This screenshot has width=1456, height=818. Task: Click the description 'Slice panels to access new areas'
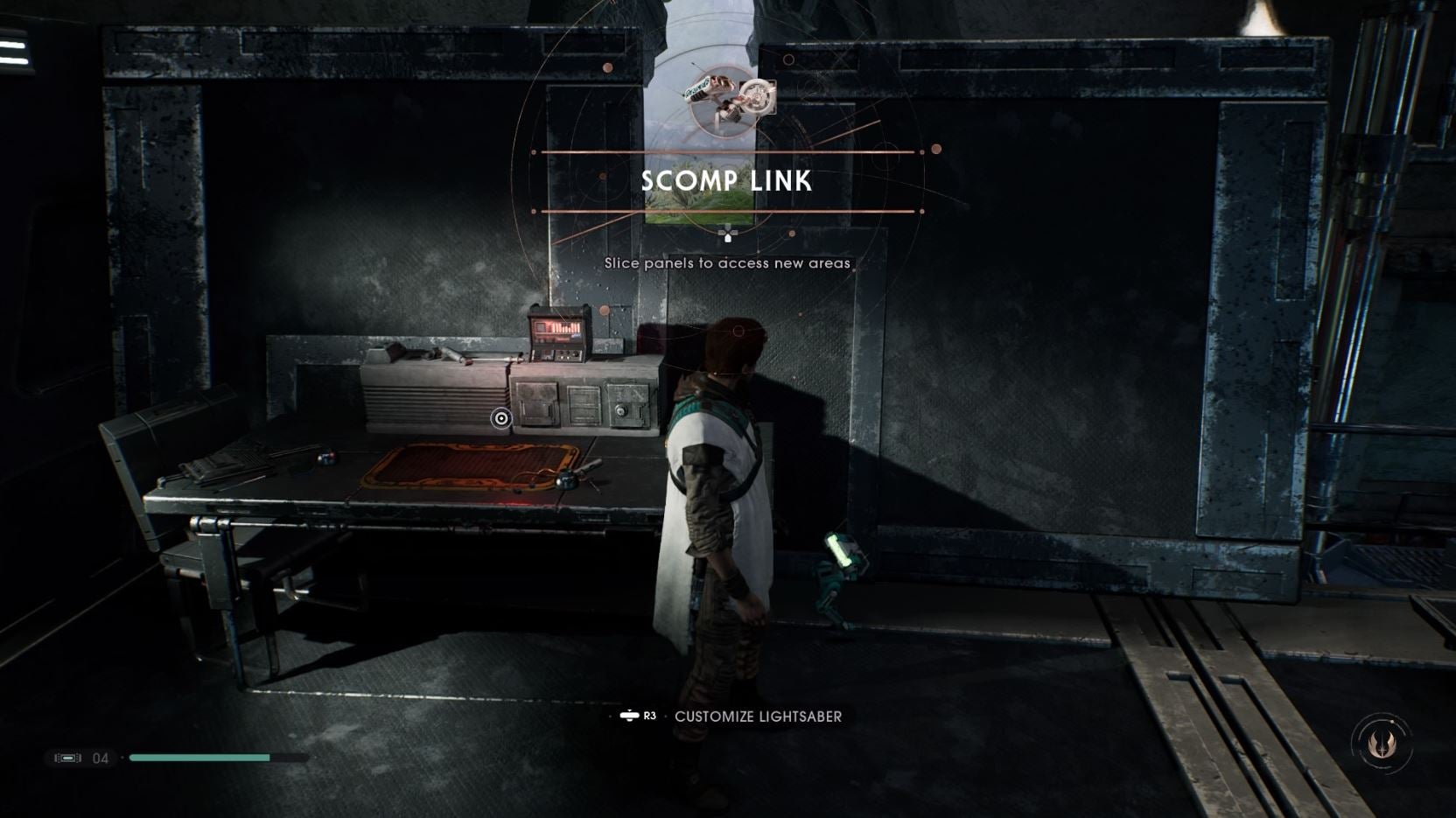click(x=728, y=262)
